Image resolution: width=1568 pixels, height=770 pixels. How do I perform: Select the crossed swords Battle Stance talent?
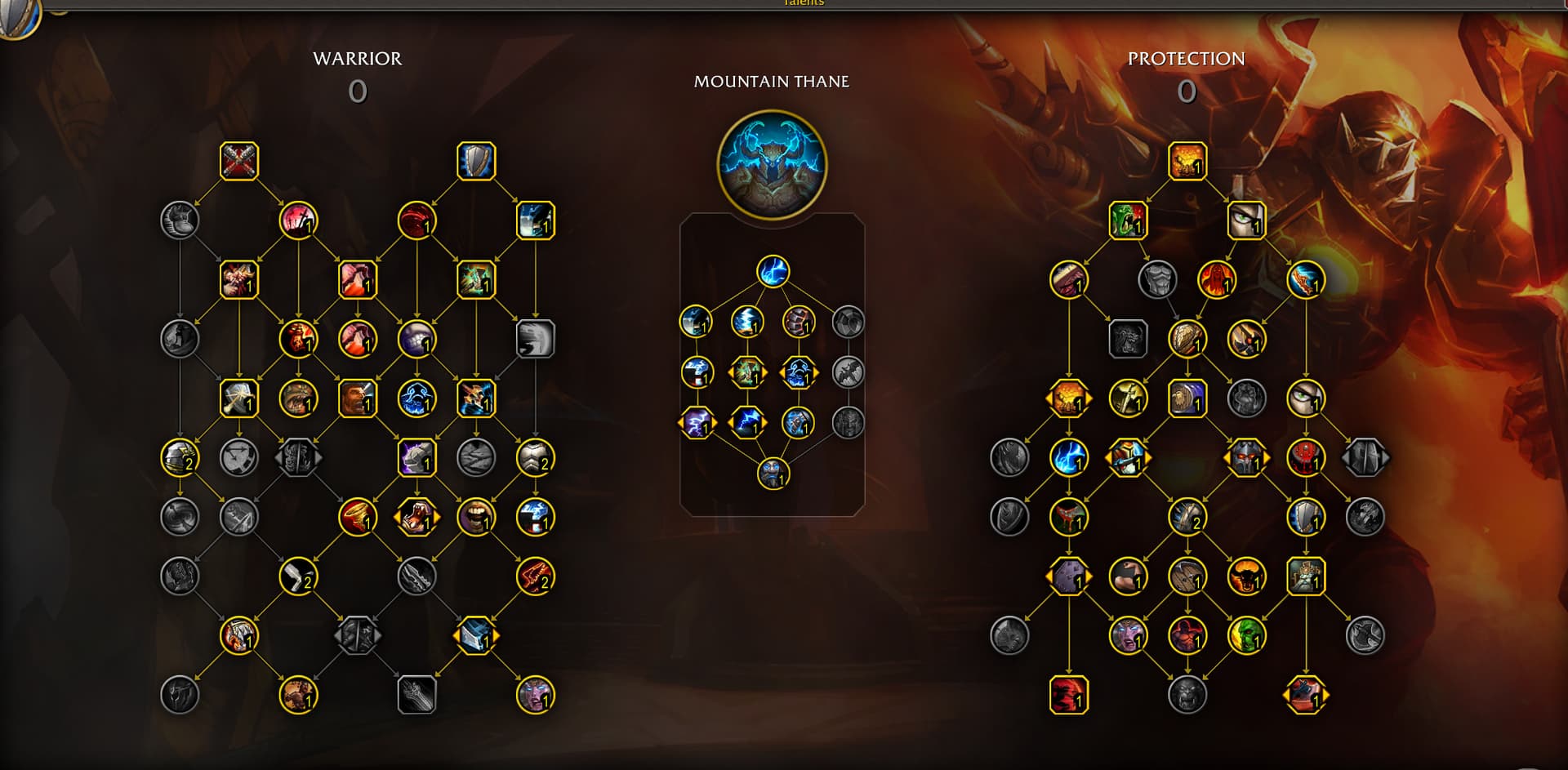[239, 161]
